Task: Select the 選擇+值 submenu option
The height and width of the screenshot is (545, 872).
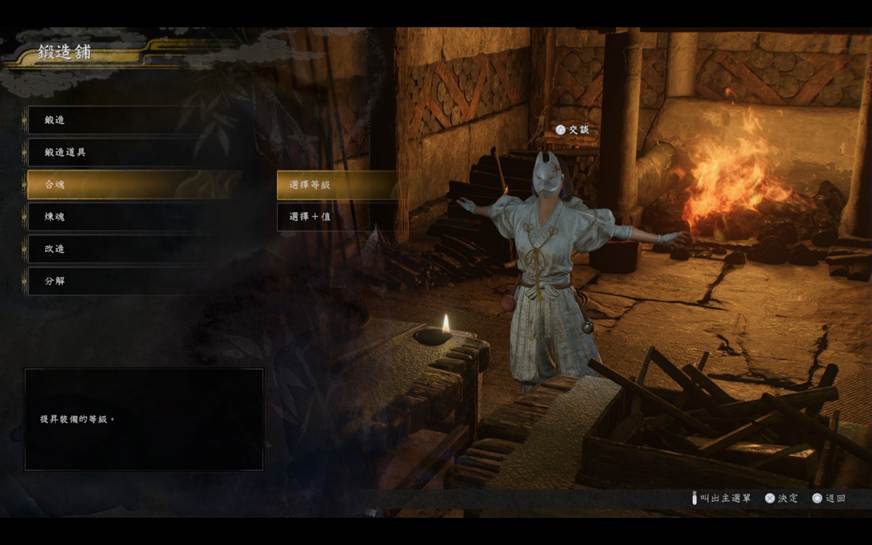Action: [x=334, y=216]
